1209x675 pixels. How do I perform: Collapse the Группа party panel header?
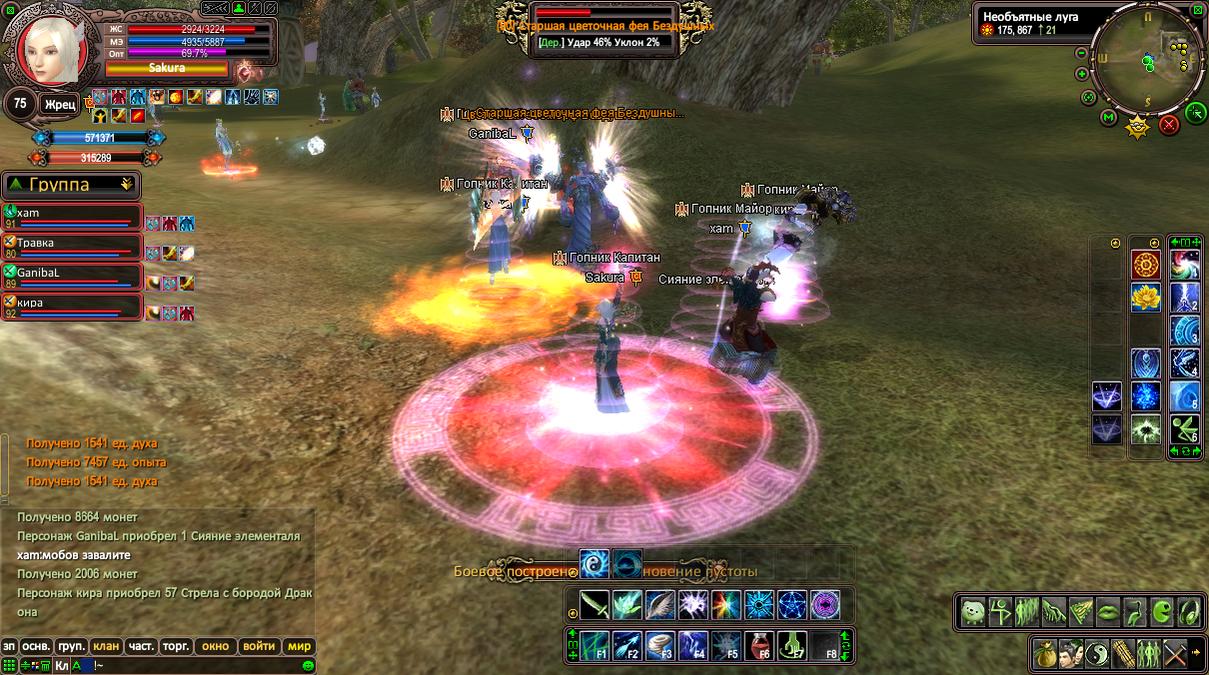126,184
